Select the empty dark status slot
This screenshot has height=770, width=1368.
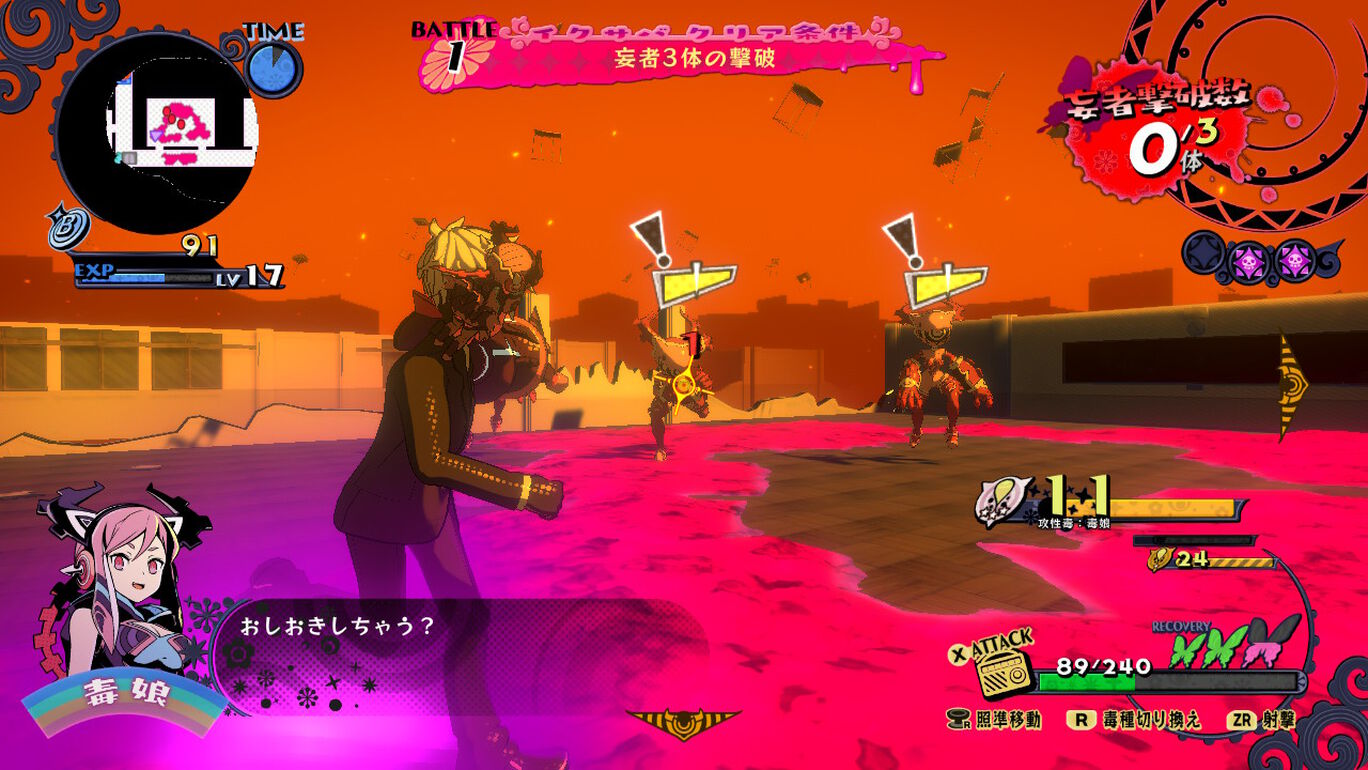(x=1204, y=254)
